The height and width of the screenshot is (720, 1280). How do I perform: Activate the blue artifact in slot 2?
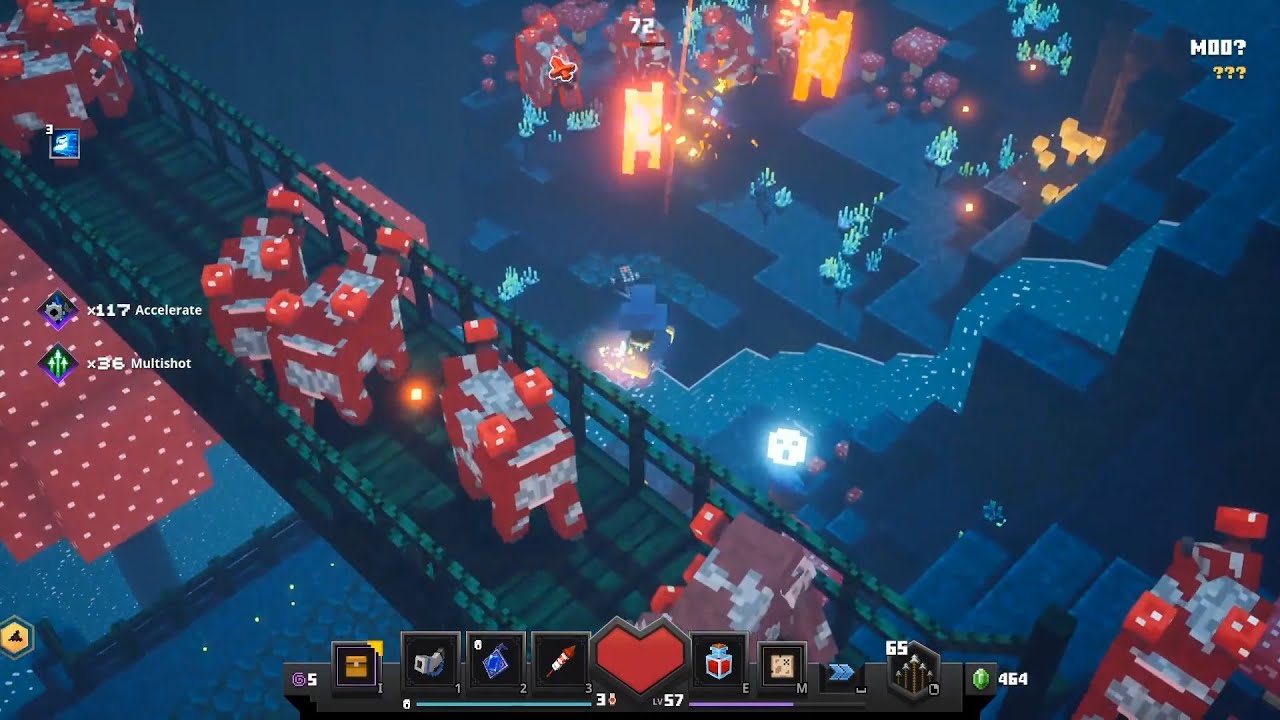pyautogui.click(x=495, y=662)
